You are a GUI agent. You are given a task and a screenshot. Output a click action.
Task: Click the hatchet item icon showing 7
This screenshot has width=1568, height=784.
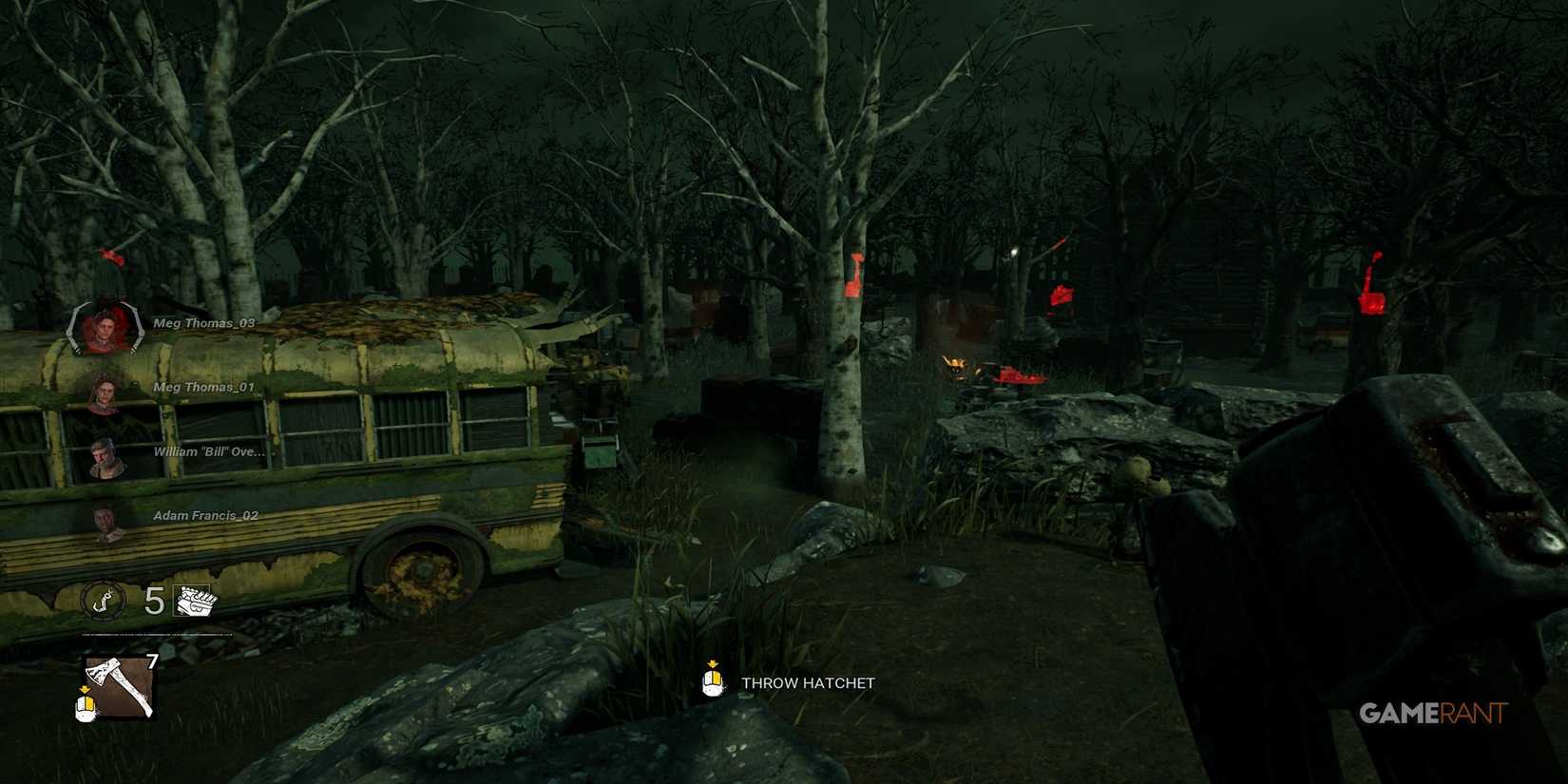pyautogui.click(x=116, y=686)
